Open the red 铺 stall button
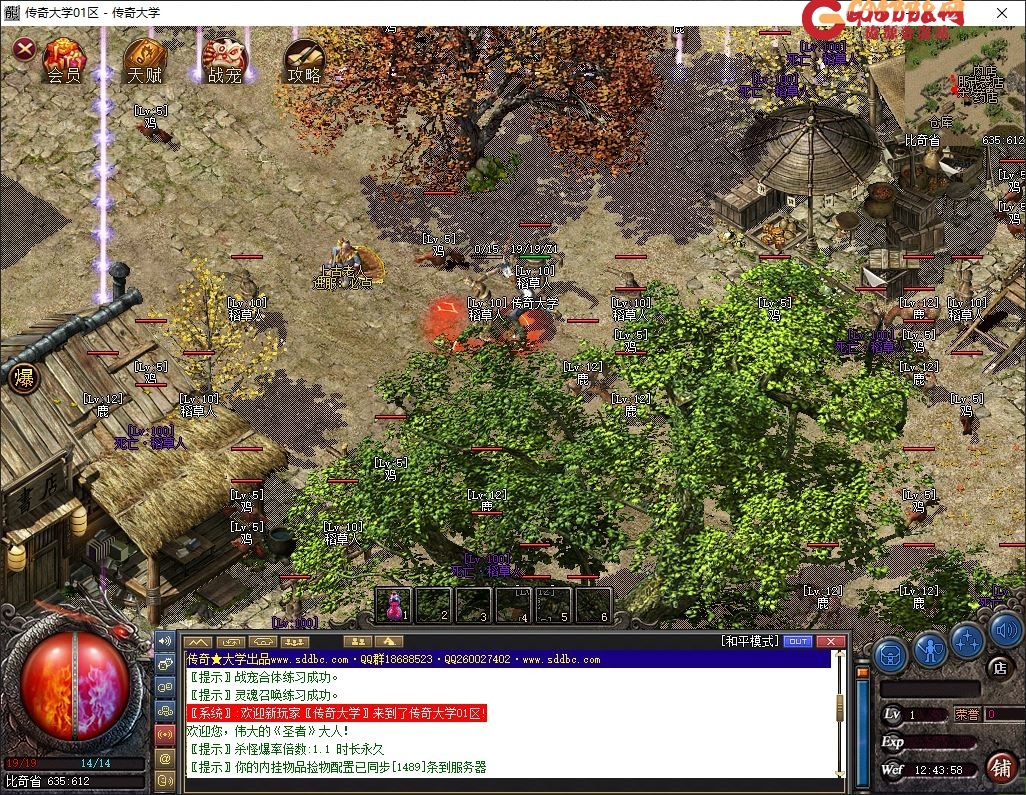The height and width of the screenshot is (795, 1026). (1000, 767)
